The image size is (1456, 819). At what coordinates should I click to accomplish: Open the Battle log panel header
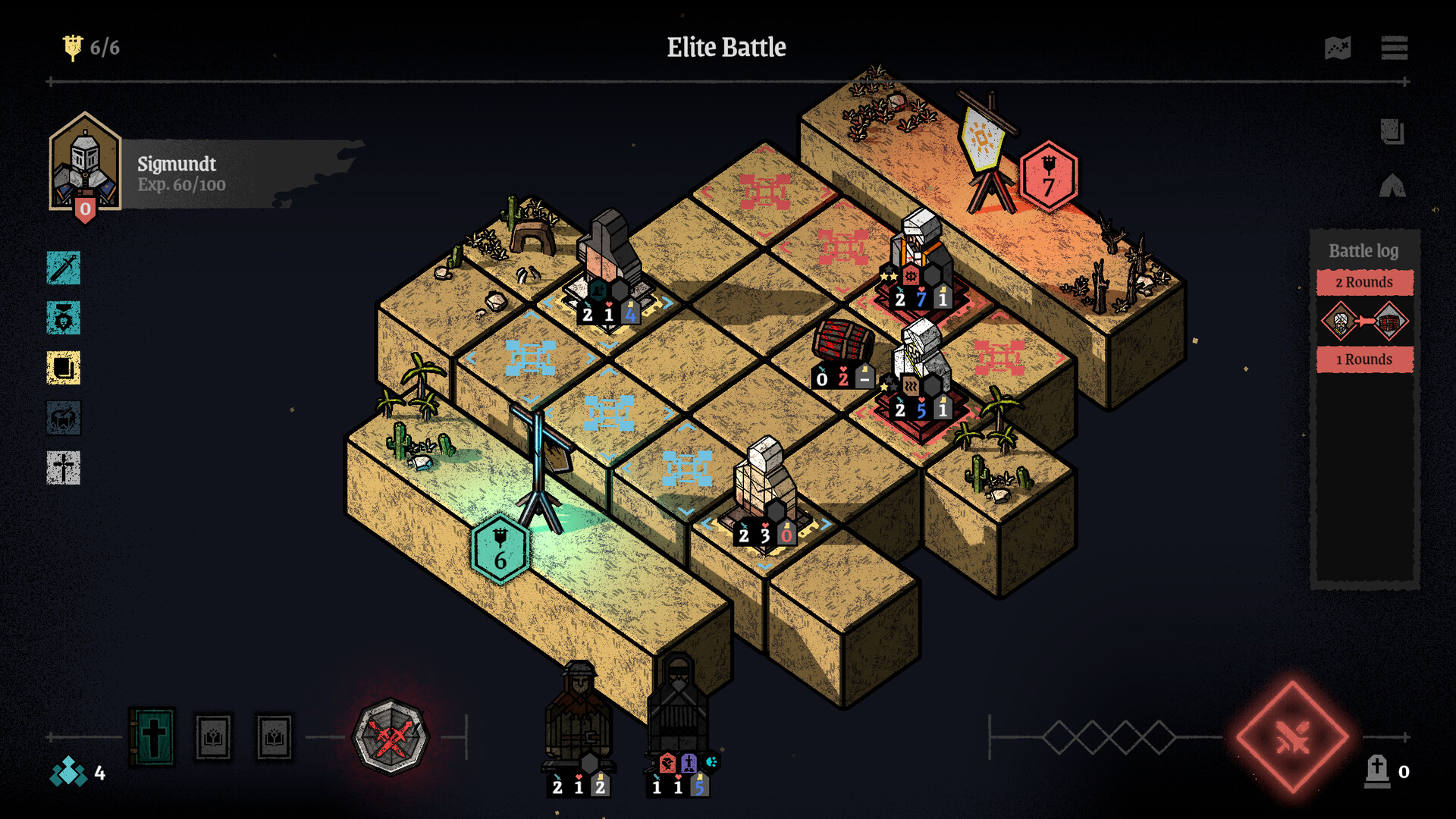[x=1363, y=250]
